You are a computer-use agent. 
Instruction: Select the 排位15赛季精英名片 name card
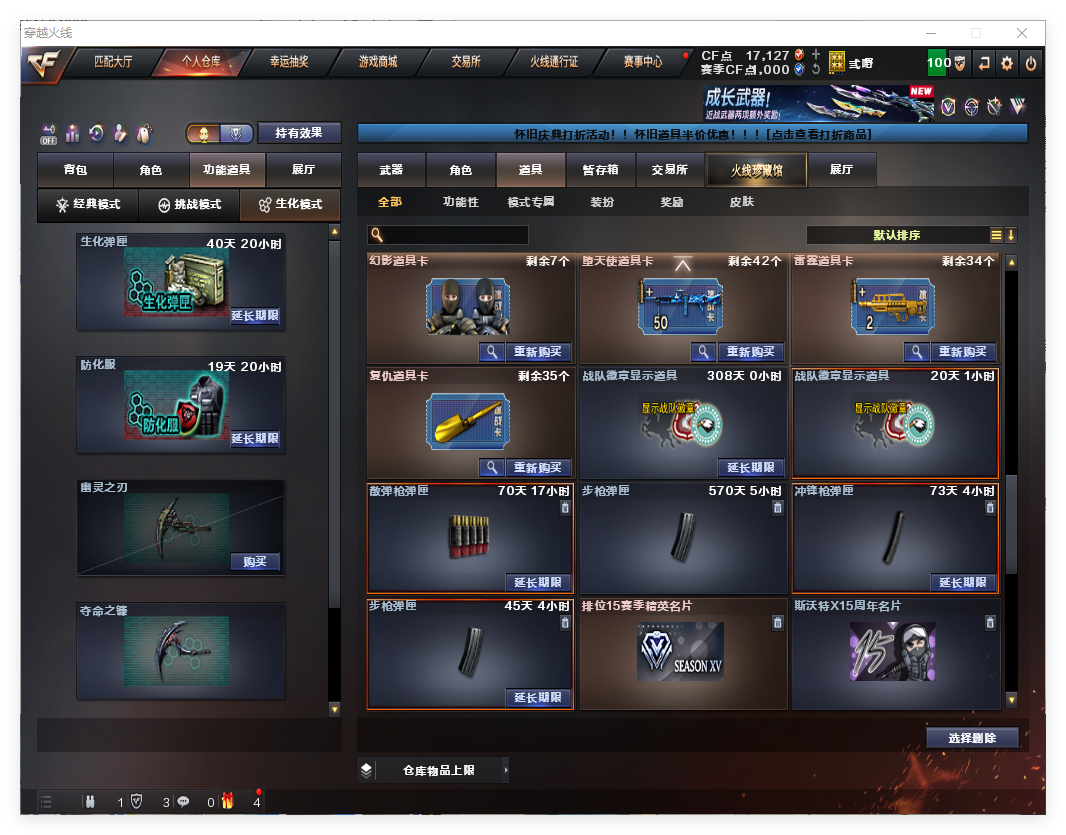point(680,654)
